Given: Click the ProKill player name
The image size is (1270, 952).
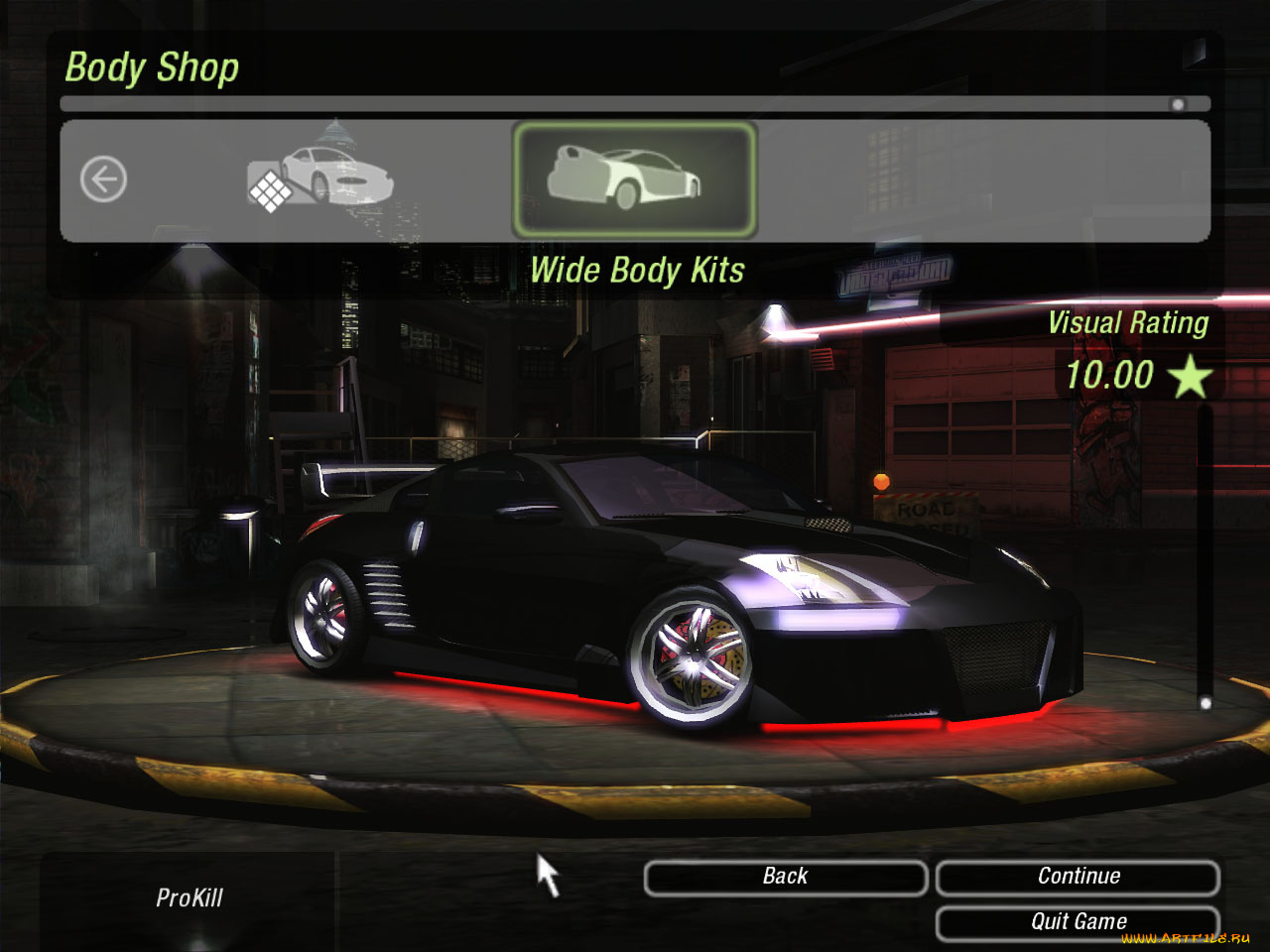Looking at the screenshot, I should click(190, 898).
